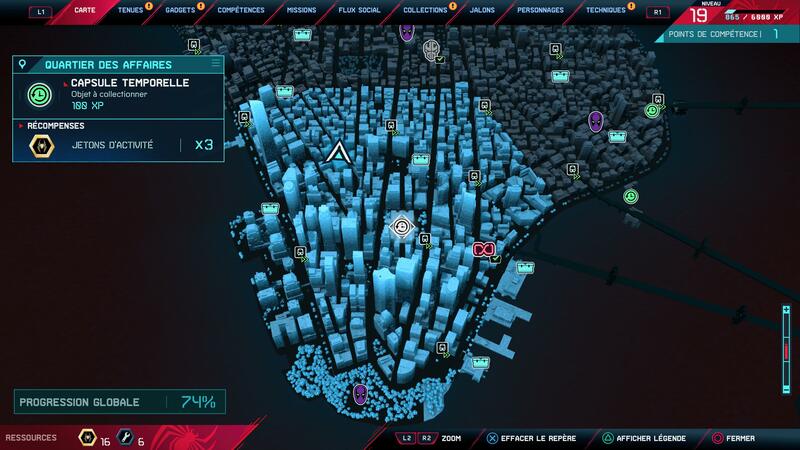Go to the Missions tab
Viewport: 800px width, 450px height.
(x=300, y=10)
